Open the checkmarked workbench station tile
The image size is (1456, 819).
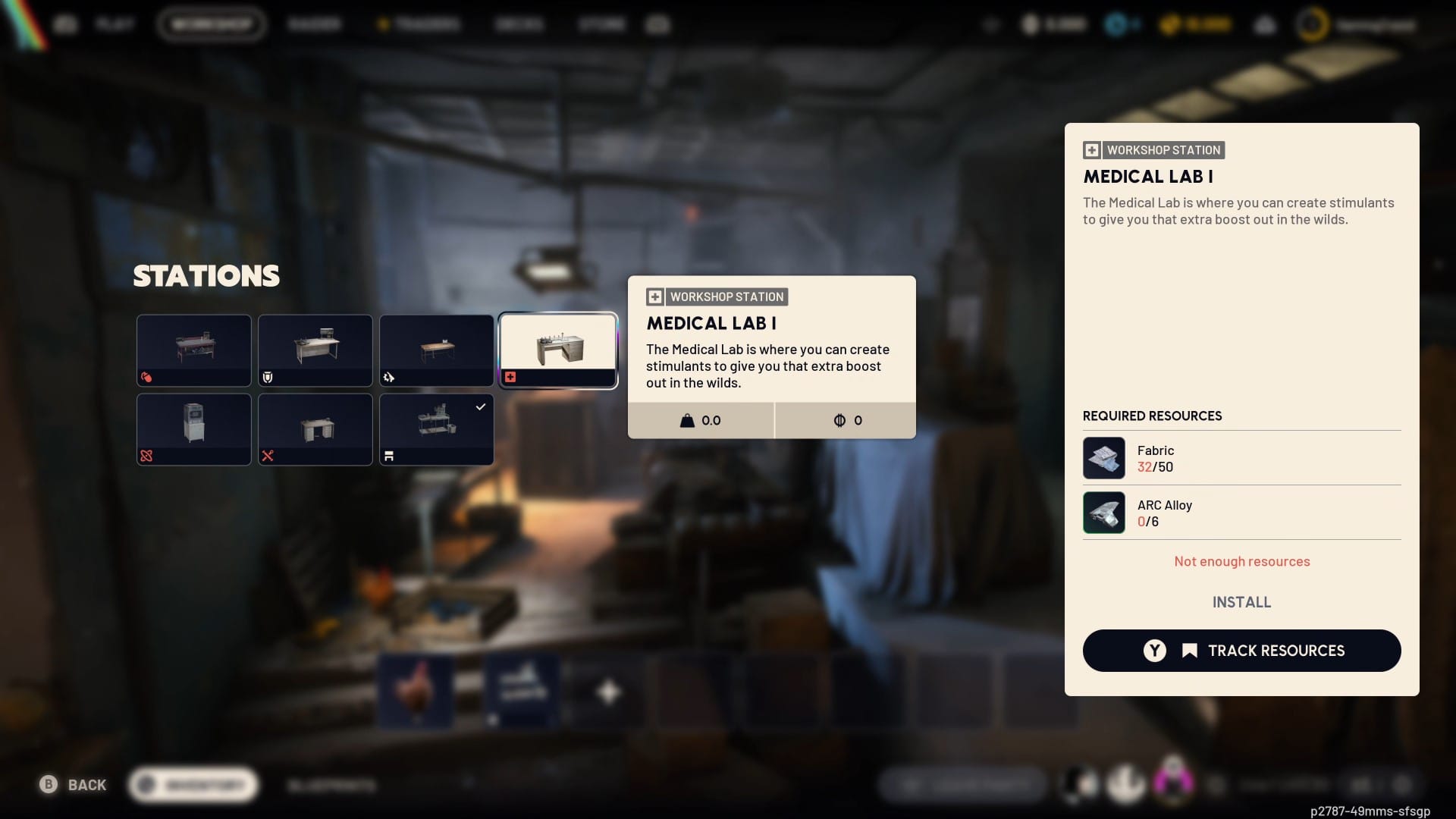tap(437, 429)
